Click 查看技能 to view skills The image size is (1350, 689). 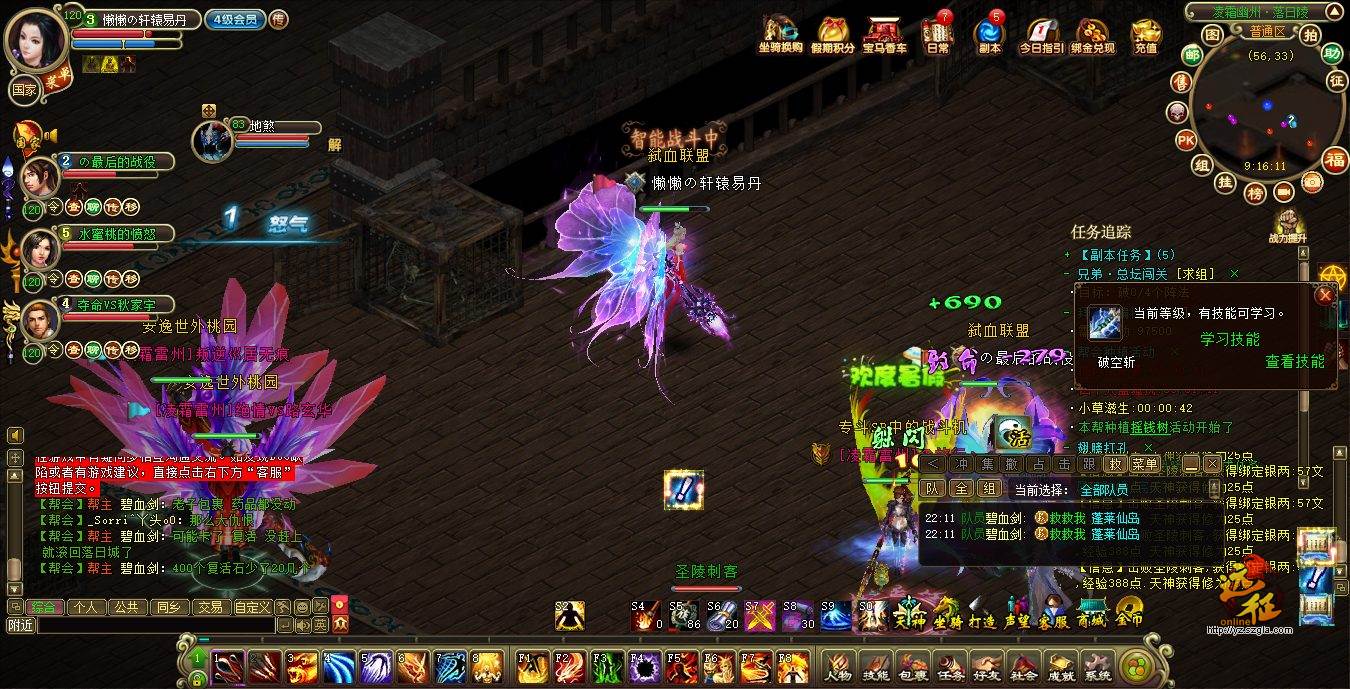1294,361
